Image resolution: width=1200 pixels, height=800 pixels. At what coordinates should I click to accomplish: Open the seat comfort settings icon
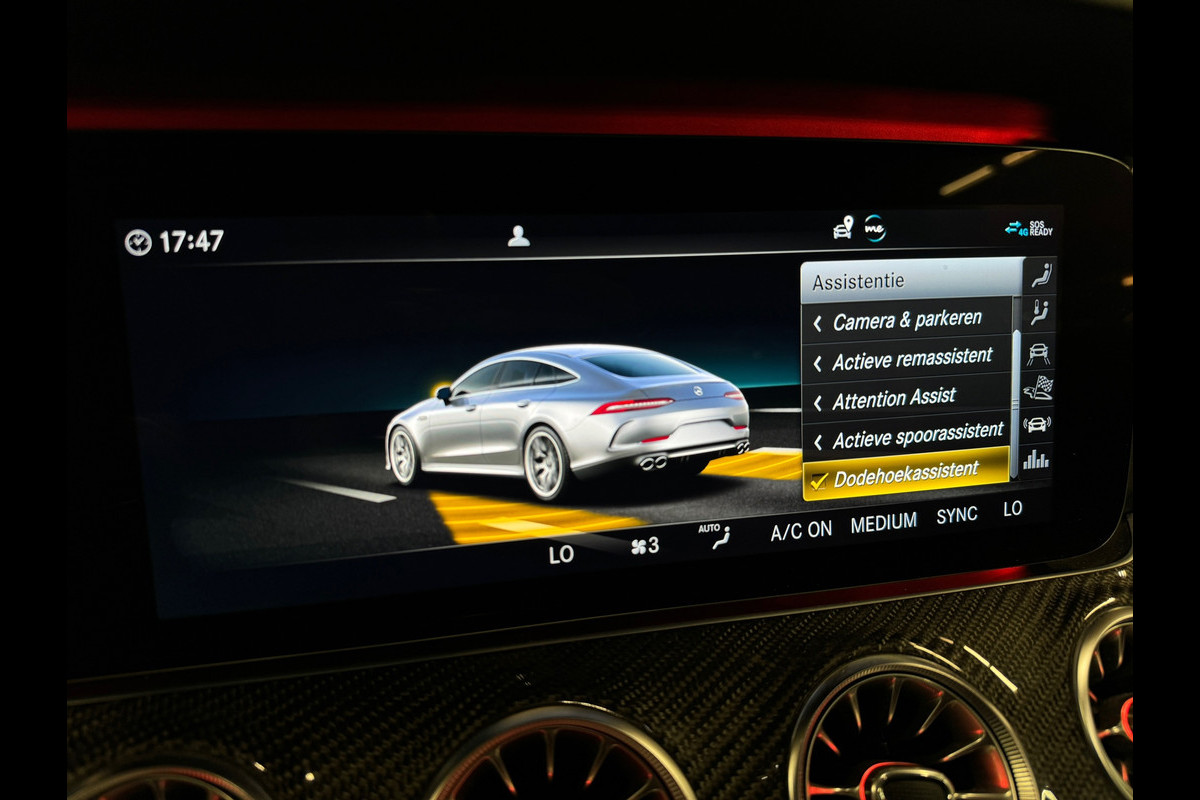(1041, 275)
